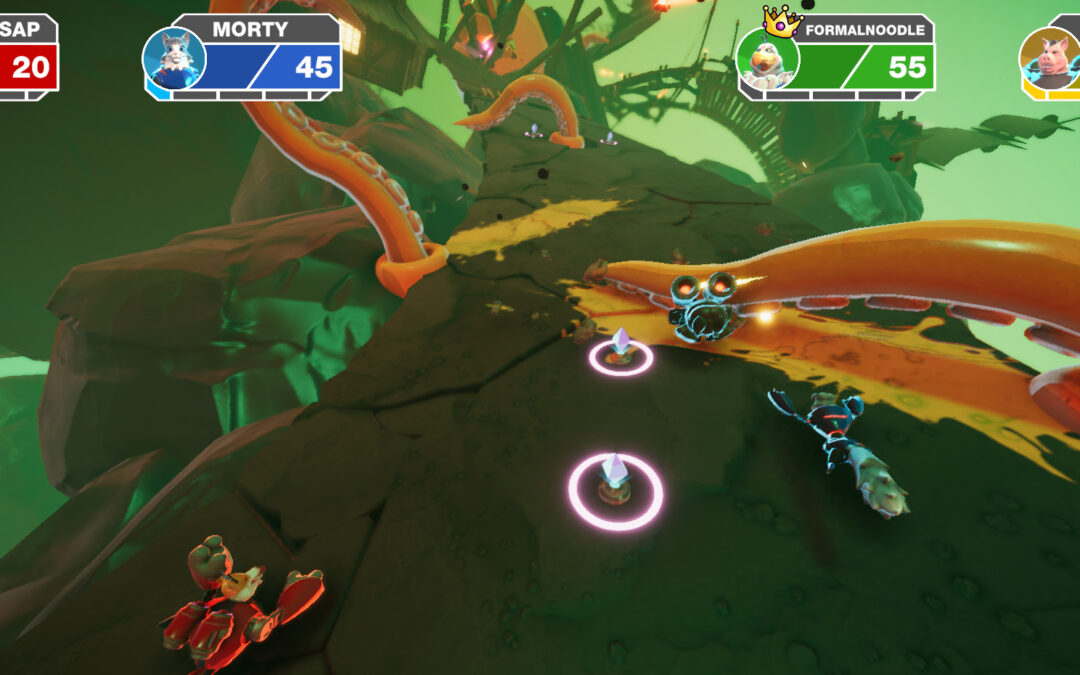1080x675 pixels.
Task: Select the red SAP player panel
Action: pos(27,57)
